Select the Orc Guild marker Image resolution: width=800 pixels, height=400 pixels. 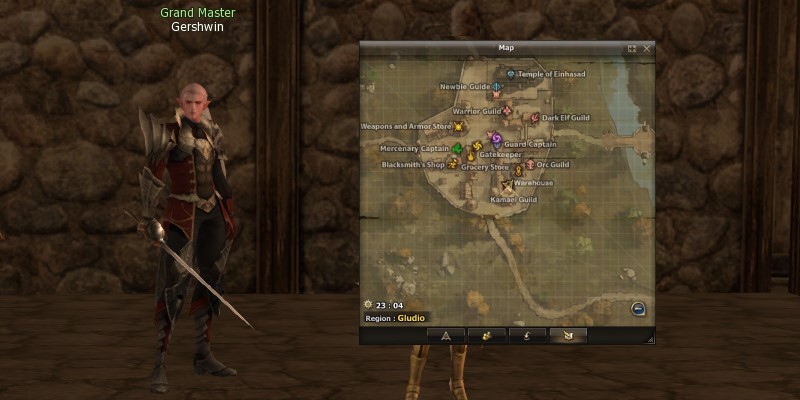pos(530,164)
